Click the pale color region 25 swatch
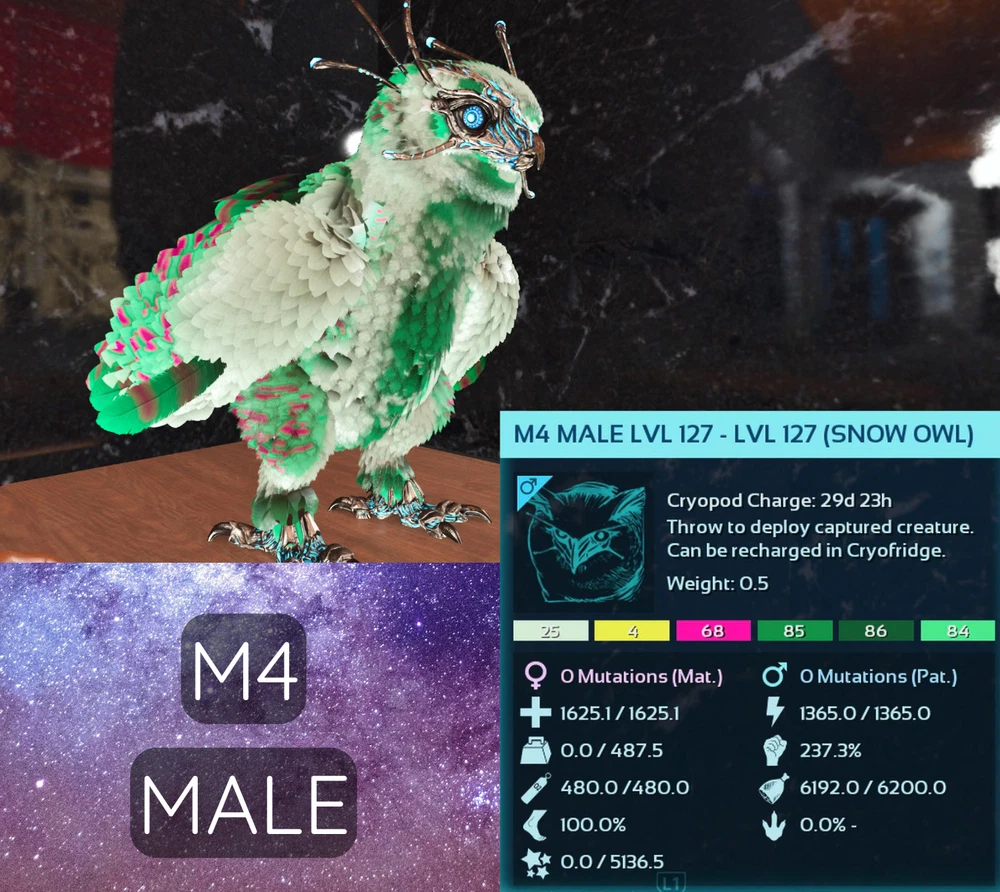Viewport: 1000px width, 892px height. (x=549, y=631)
